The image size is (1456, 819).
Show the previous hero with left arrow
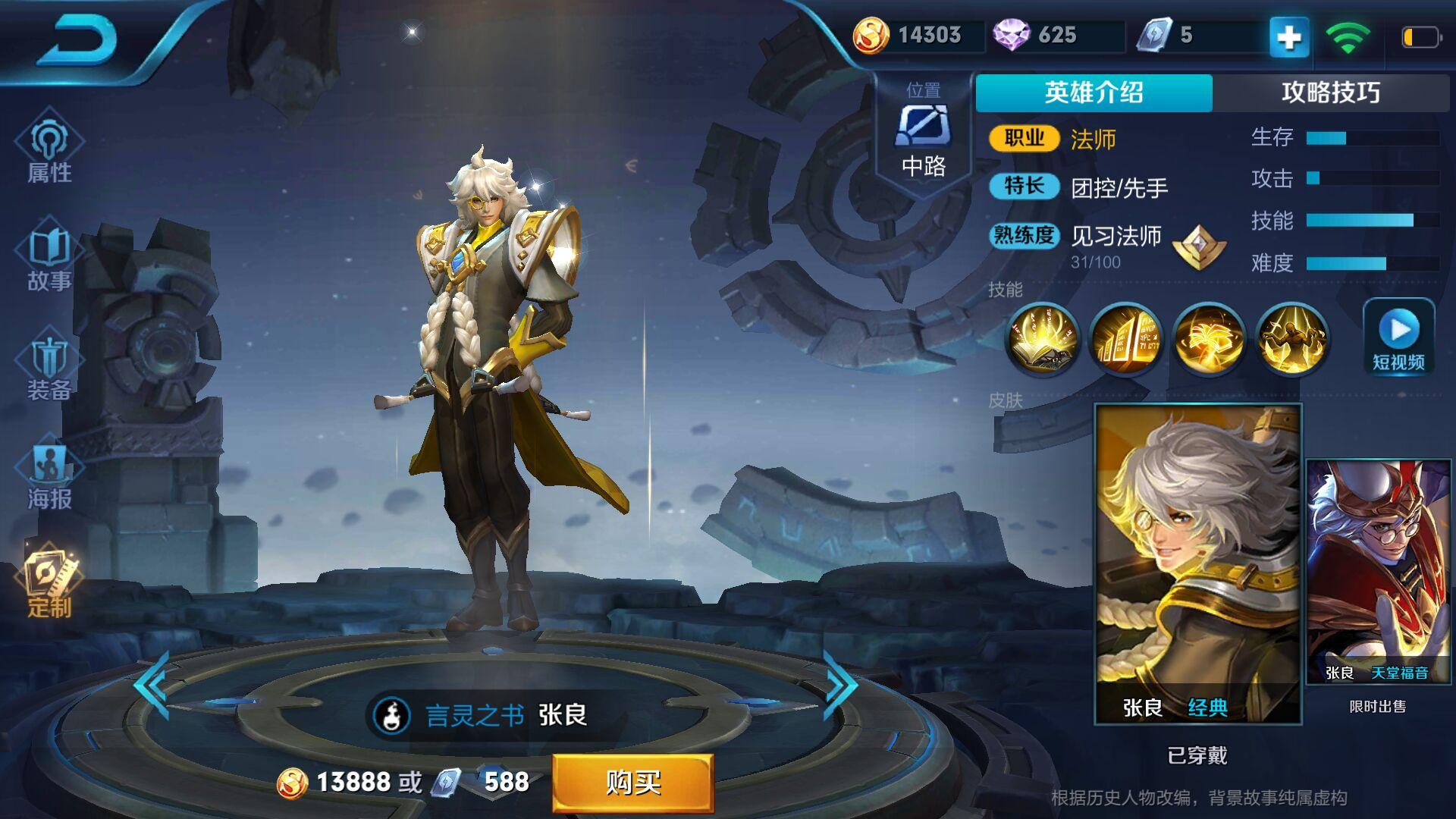(x=152, y=684)
